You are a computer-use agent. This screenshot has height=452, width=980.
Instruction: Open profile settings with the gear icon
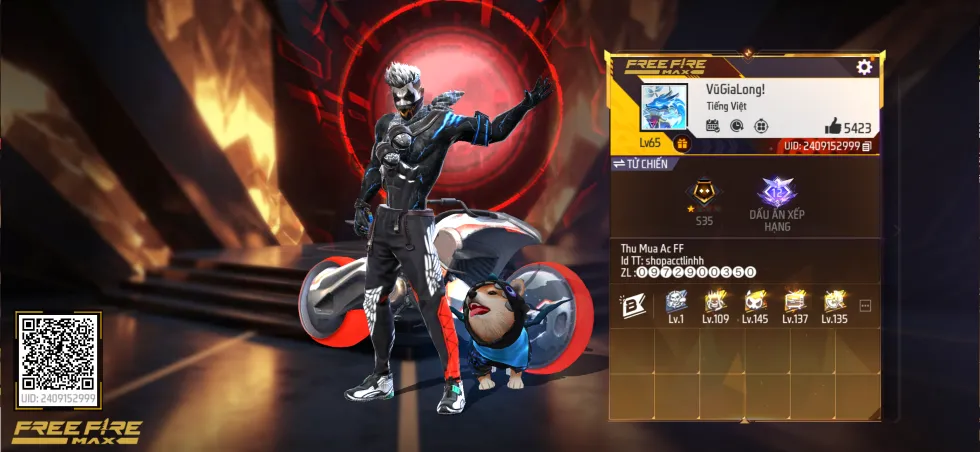tap(864, 67)
